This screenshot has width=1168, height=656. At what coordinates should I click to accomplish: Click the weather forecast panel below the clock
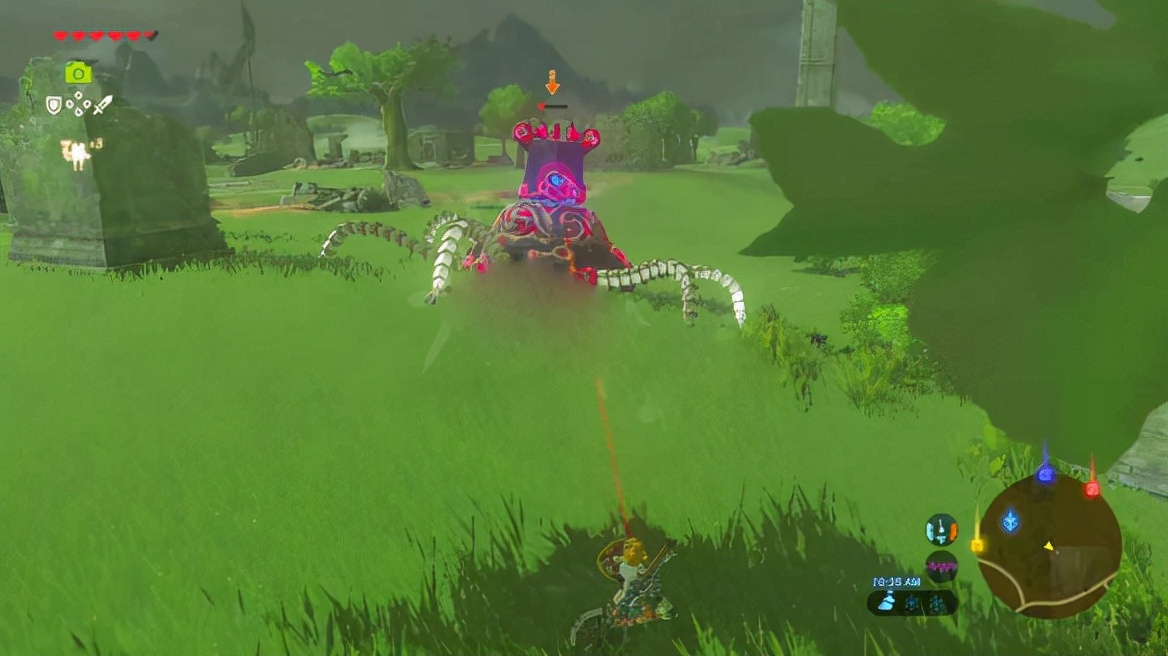(x=911, y=602)
